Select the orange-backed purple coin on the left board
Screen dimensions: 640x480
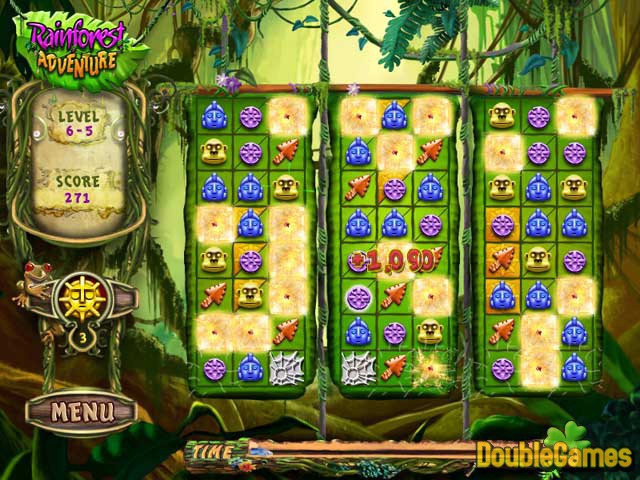pos(250,260)
